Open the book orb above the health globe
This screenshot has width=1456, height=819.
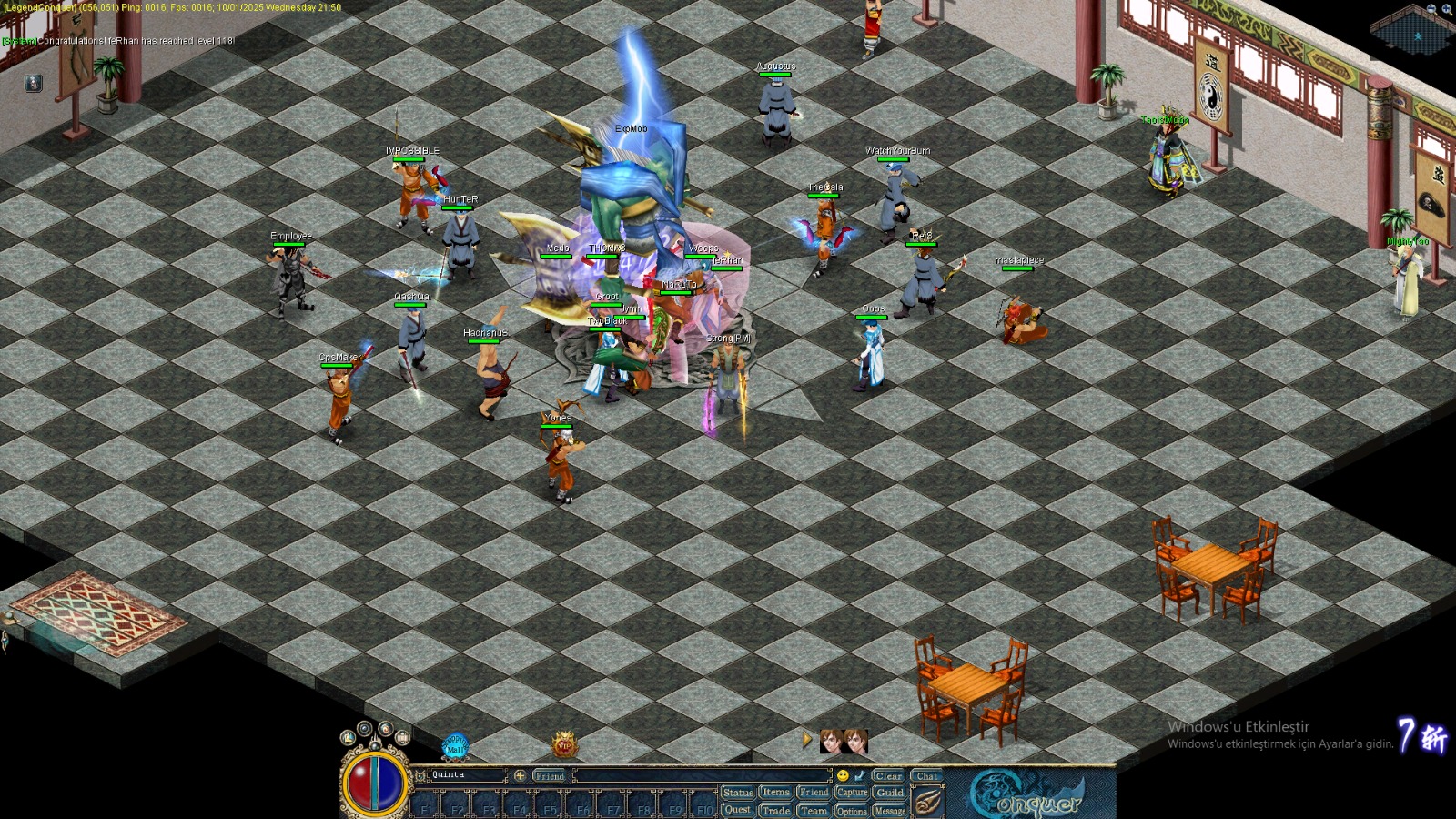coord(402,736)
